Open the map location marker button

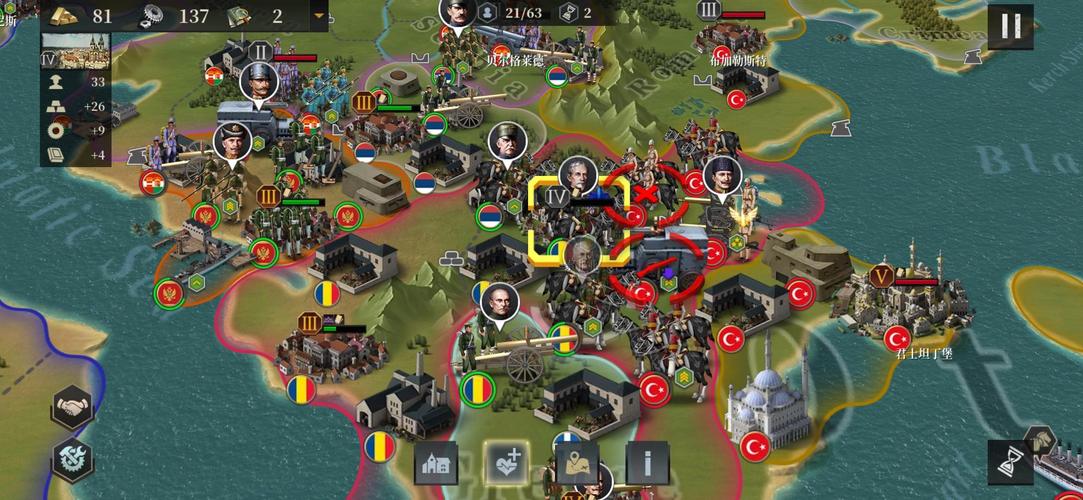point(577,463)
